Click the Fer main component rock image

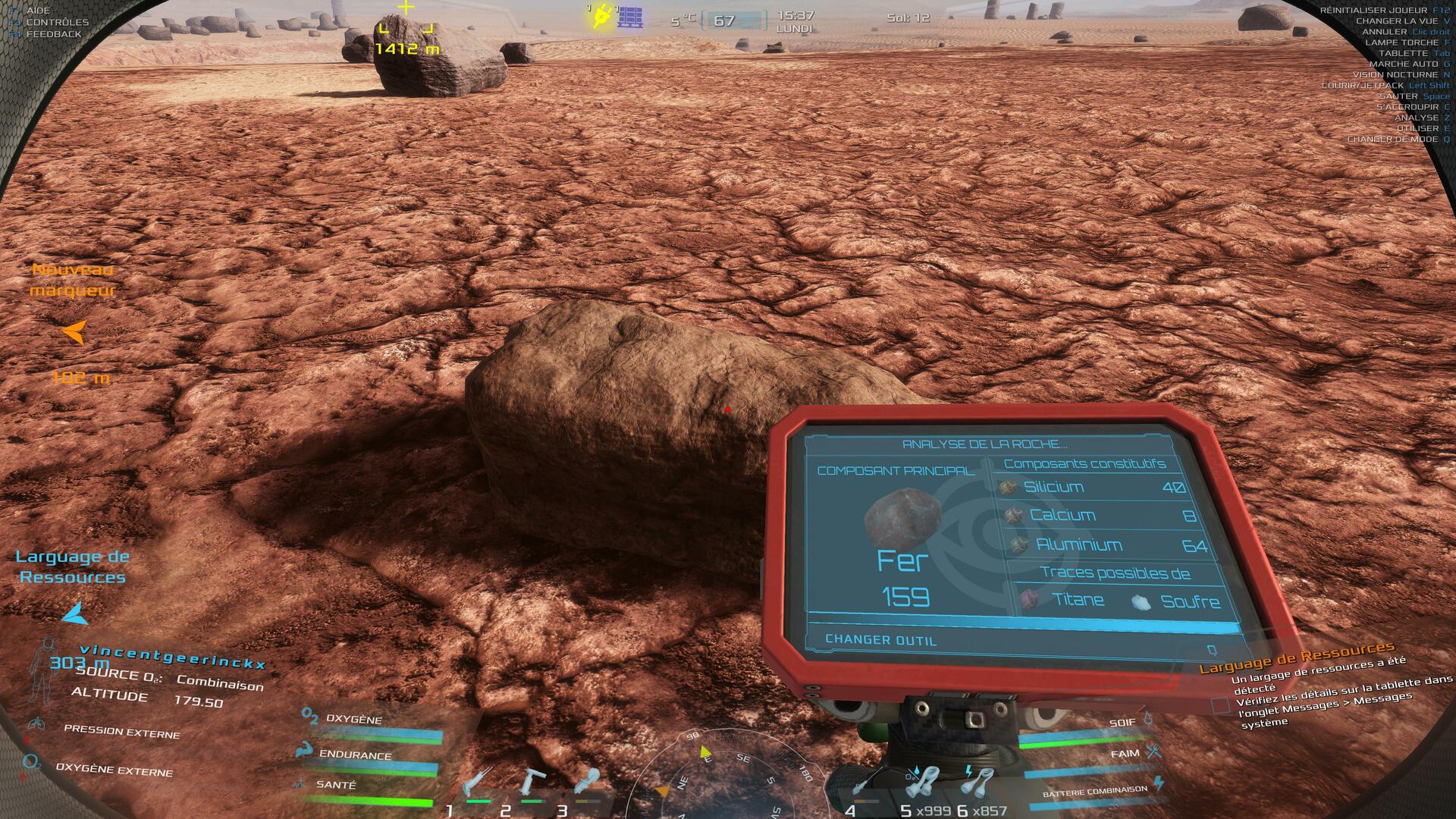(899, 519)
